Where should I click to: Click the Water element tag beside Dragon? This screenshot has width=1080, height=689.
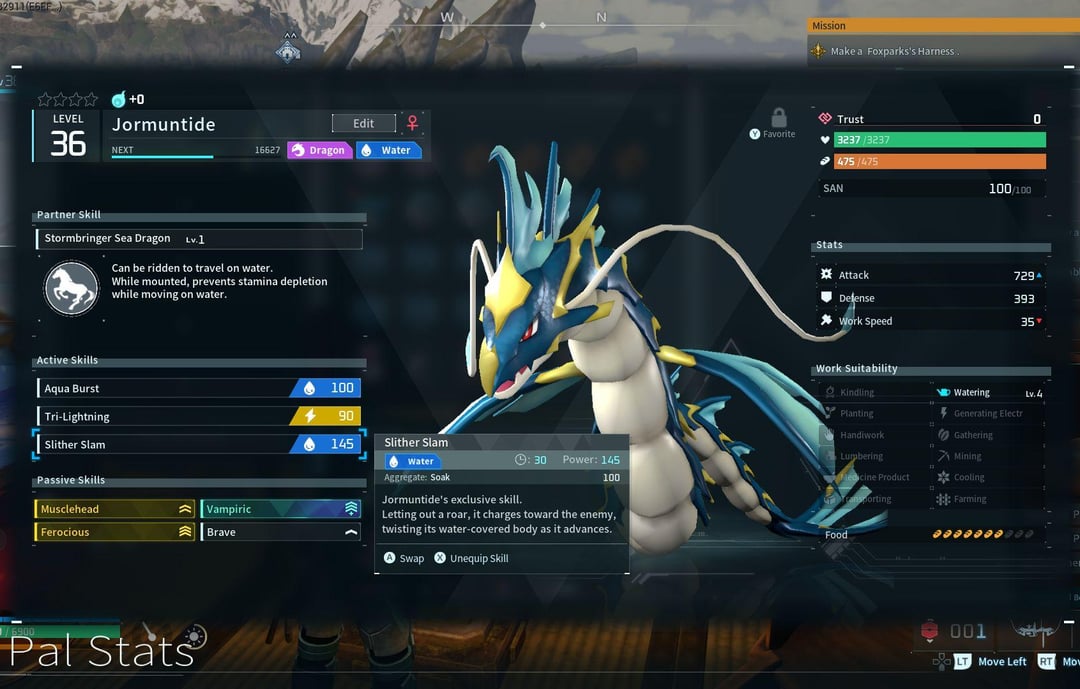[388, 150]
